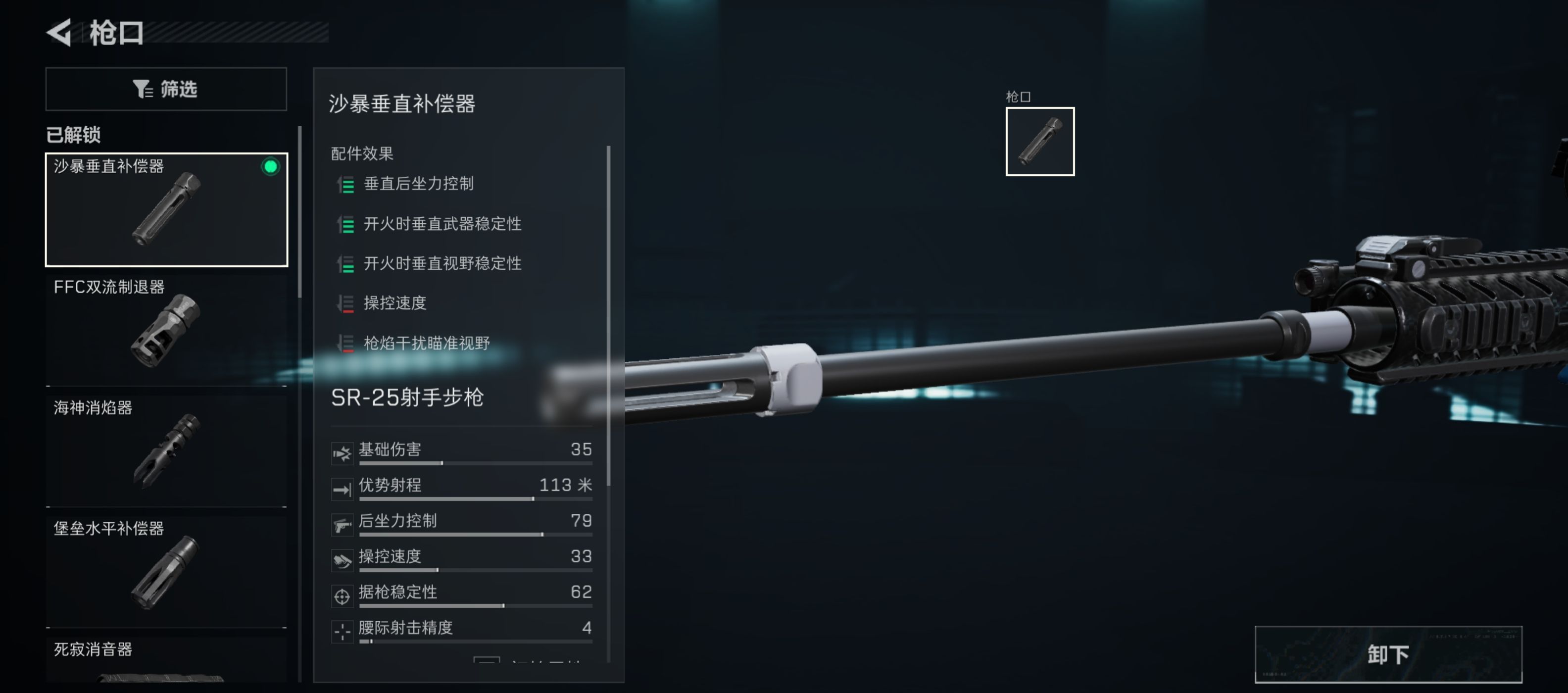The width and height of the screenshot is (1568, 693).
Task: Click the recoil control pistol icon beside 后坐力控制
Action: 343,523
